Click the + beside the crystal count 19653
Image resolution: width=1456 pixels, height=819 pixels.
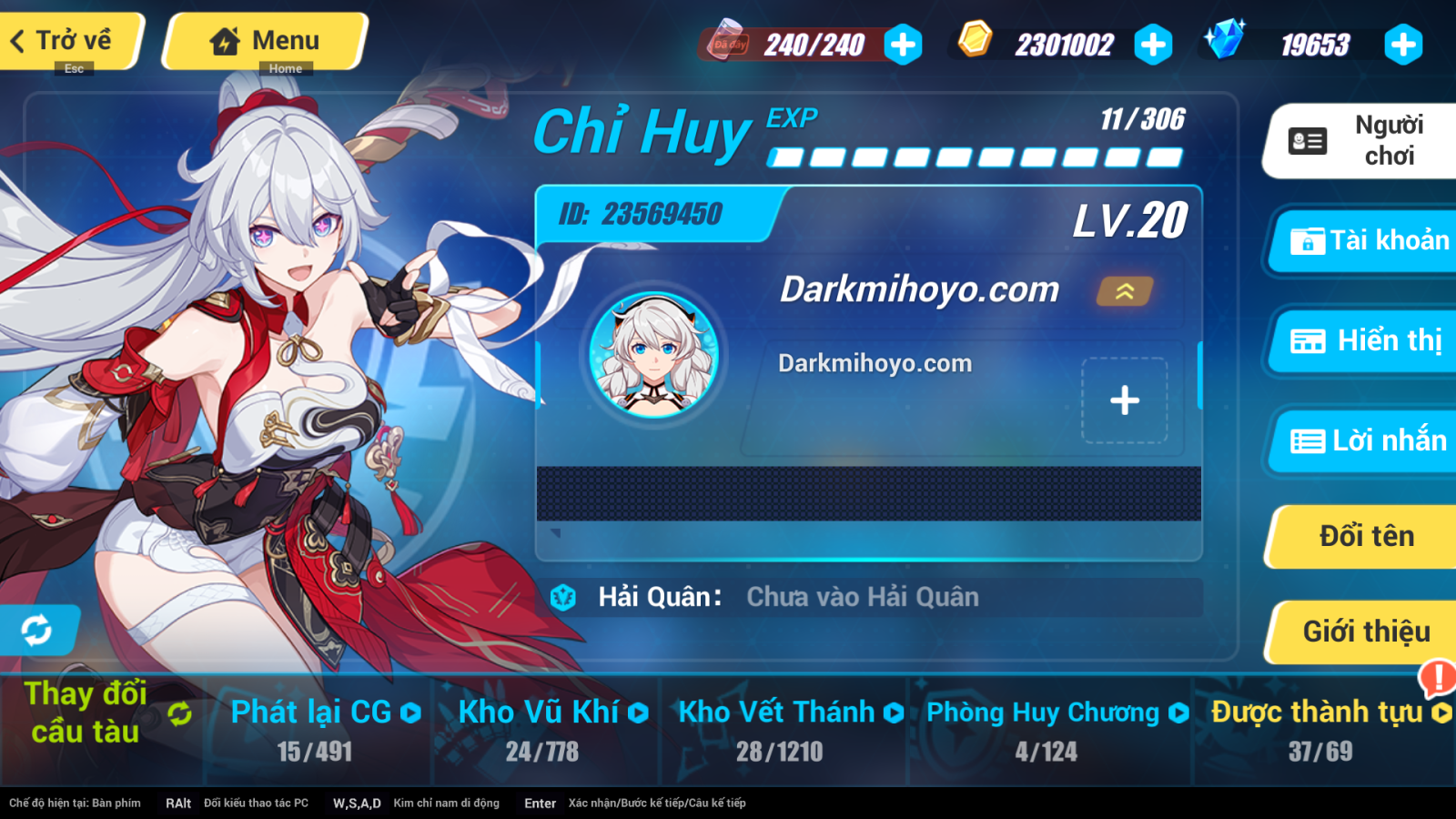[1402, 43]
